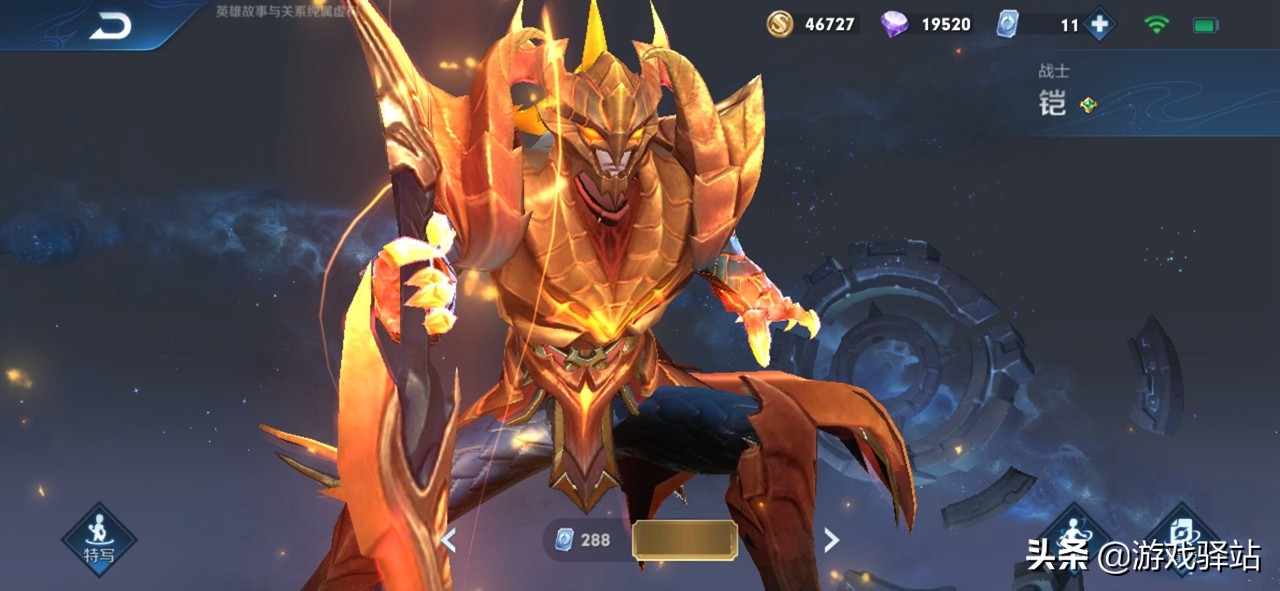Go back using the return arrow button
The height and width of the screenshot is (591, 1280).
click(110, 27)
